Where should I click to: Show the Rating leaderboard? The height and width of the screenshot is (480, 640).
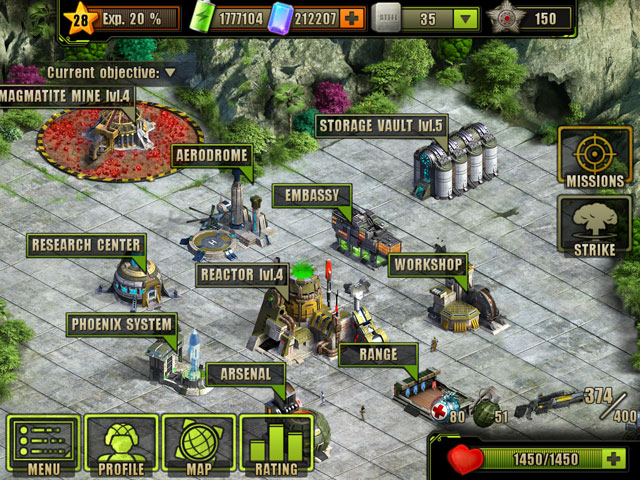click(x=276, y=446)
